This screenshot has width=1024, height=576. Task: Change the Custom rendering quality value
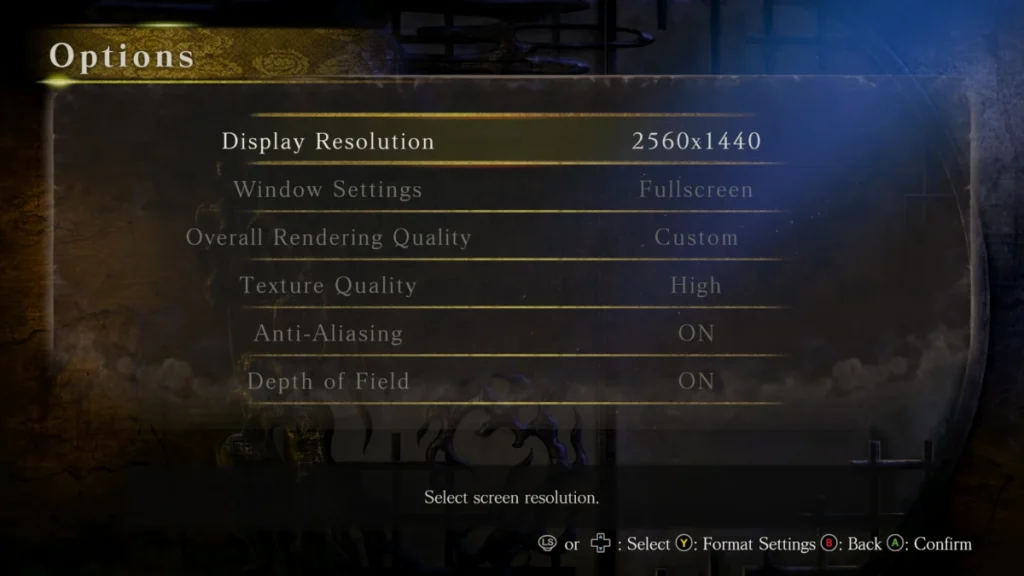(696, 238)
